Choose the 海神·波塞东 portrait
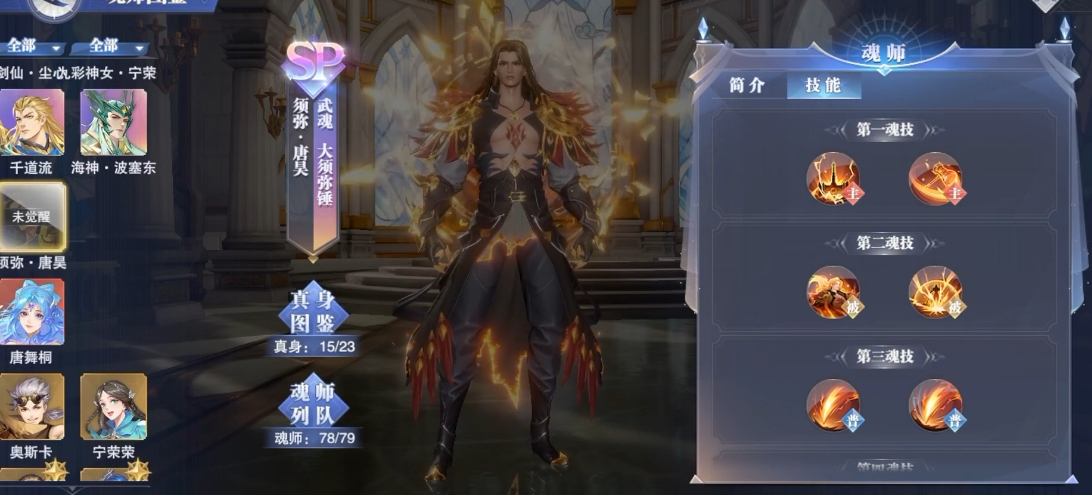This screenshot has width=1092, height=495. [x=113, y=122]
